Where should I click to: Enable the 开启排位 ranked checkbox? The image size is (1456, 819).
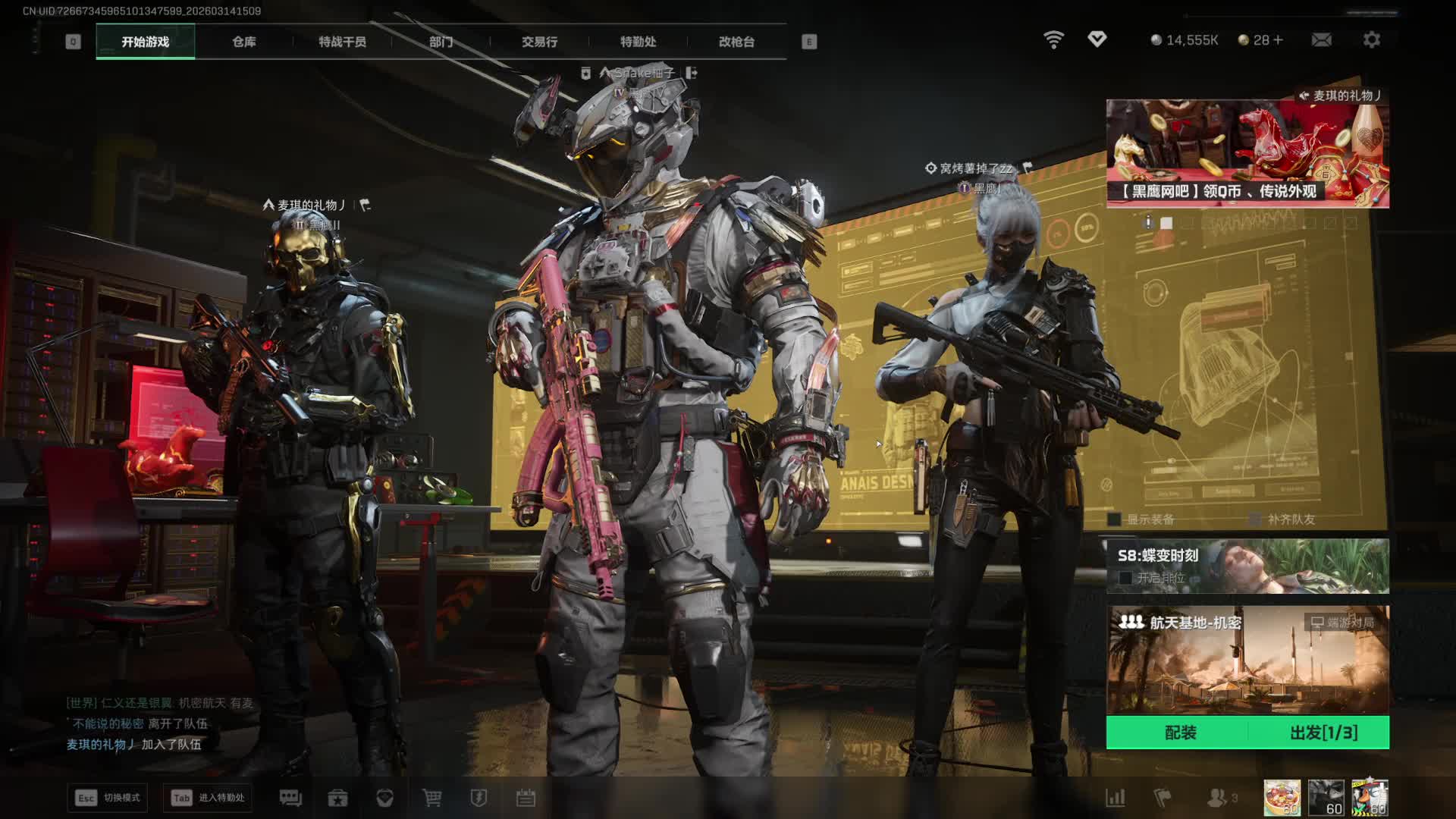coord(1125,578)
